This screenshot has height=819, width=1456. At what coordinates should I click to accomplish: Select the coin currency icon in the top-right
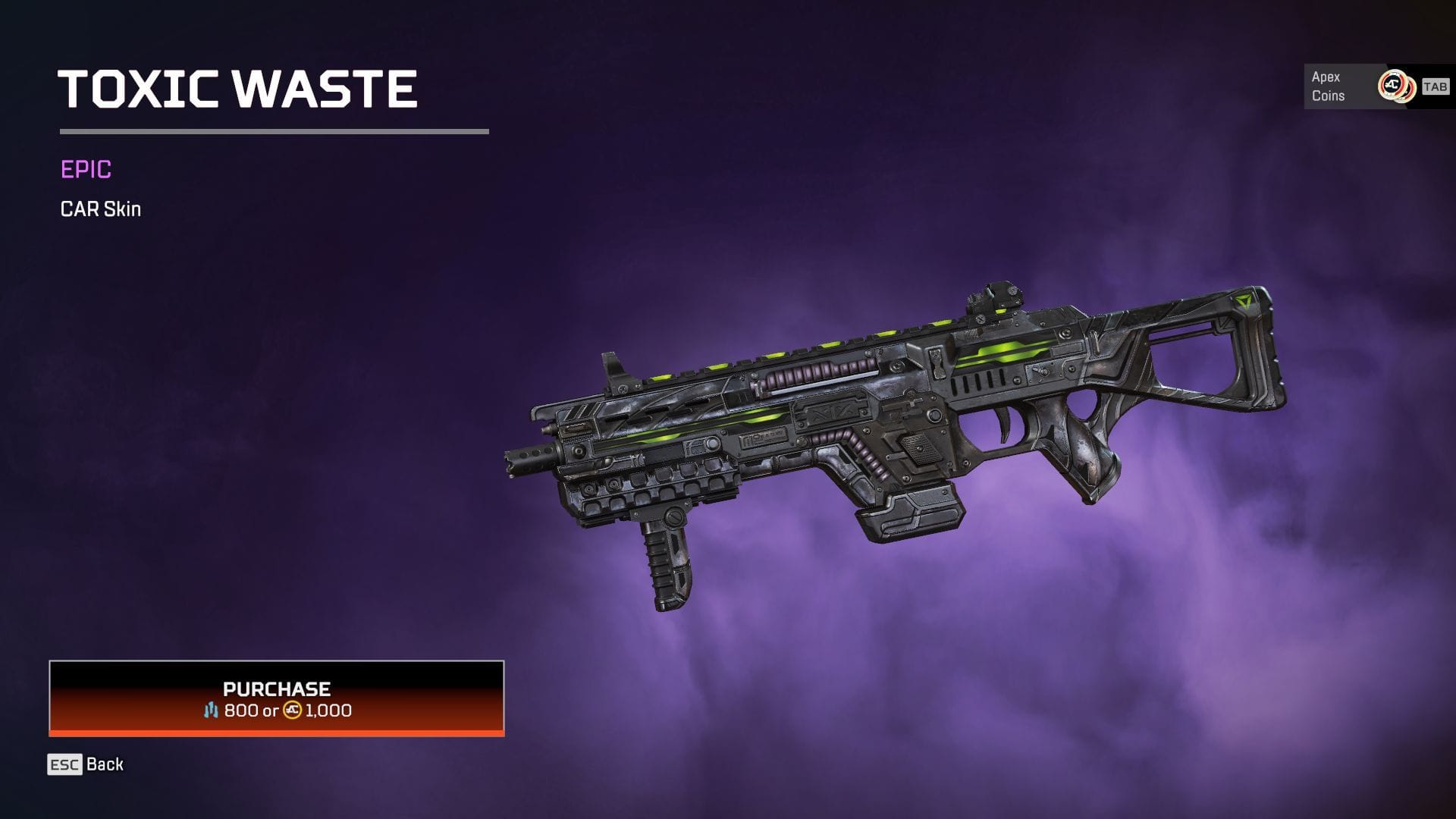click(x=1398, y=87)
